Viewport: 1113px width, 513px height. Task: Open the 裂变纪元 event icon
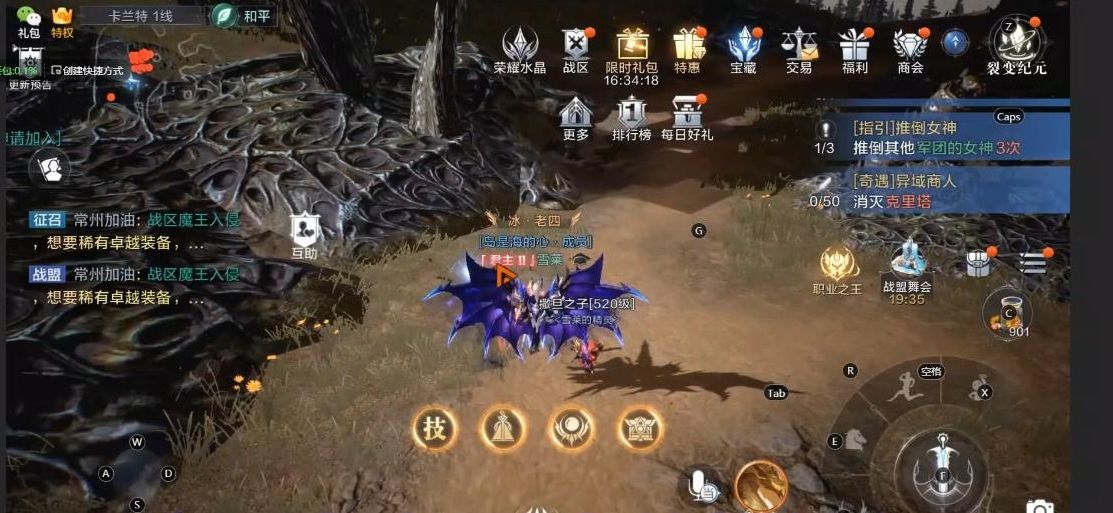(x=1018, y=46)
